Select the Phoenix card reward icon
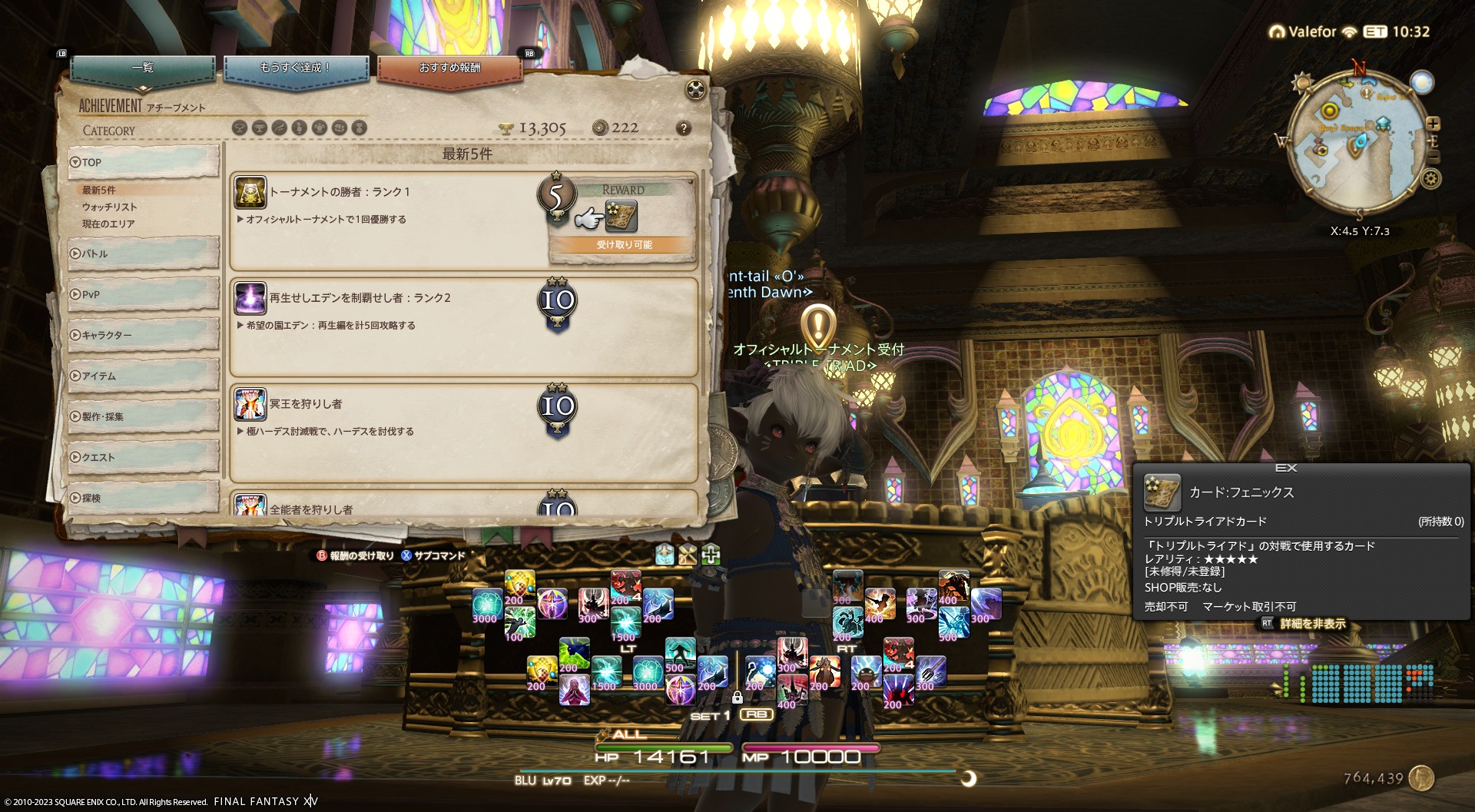 (x=621, y=217)
